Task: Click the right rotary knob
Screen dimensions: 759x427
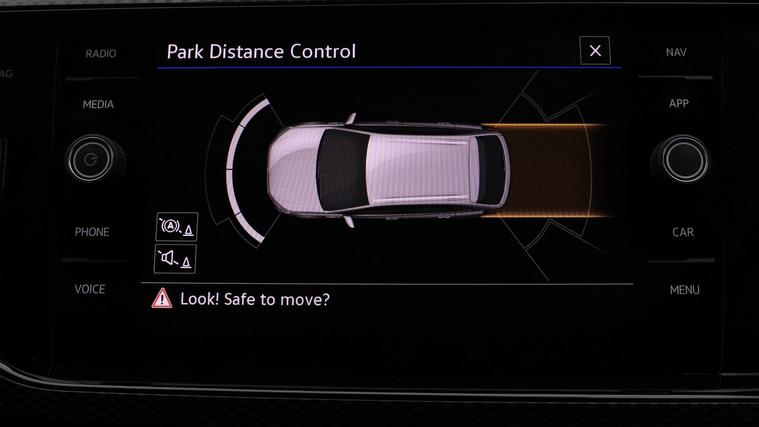Action: 684,159
